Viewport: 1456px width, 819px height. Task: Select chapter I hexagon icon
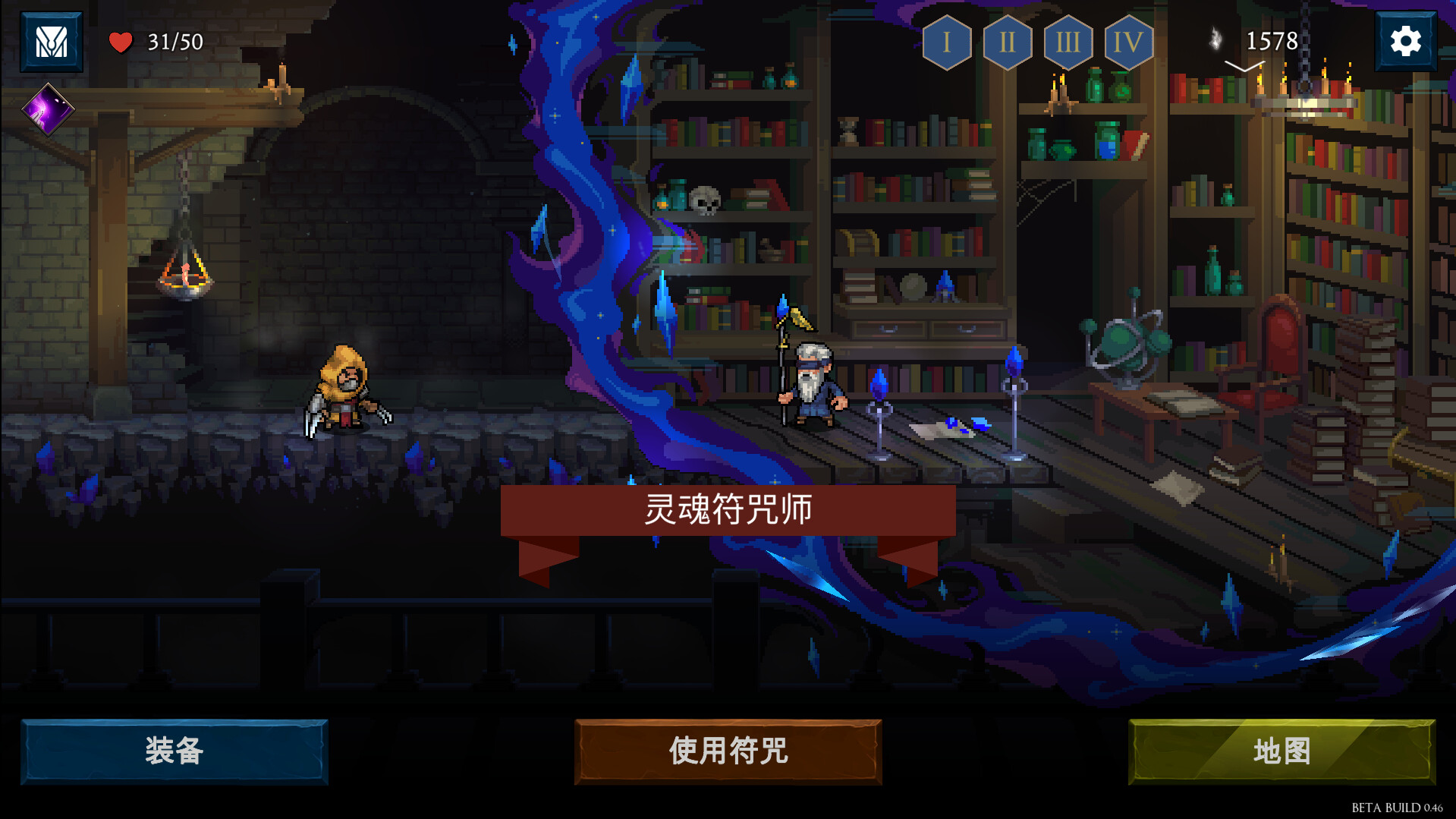pos(946,43)
